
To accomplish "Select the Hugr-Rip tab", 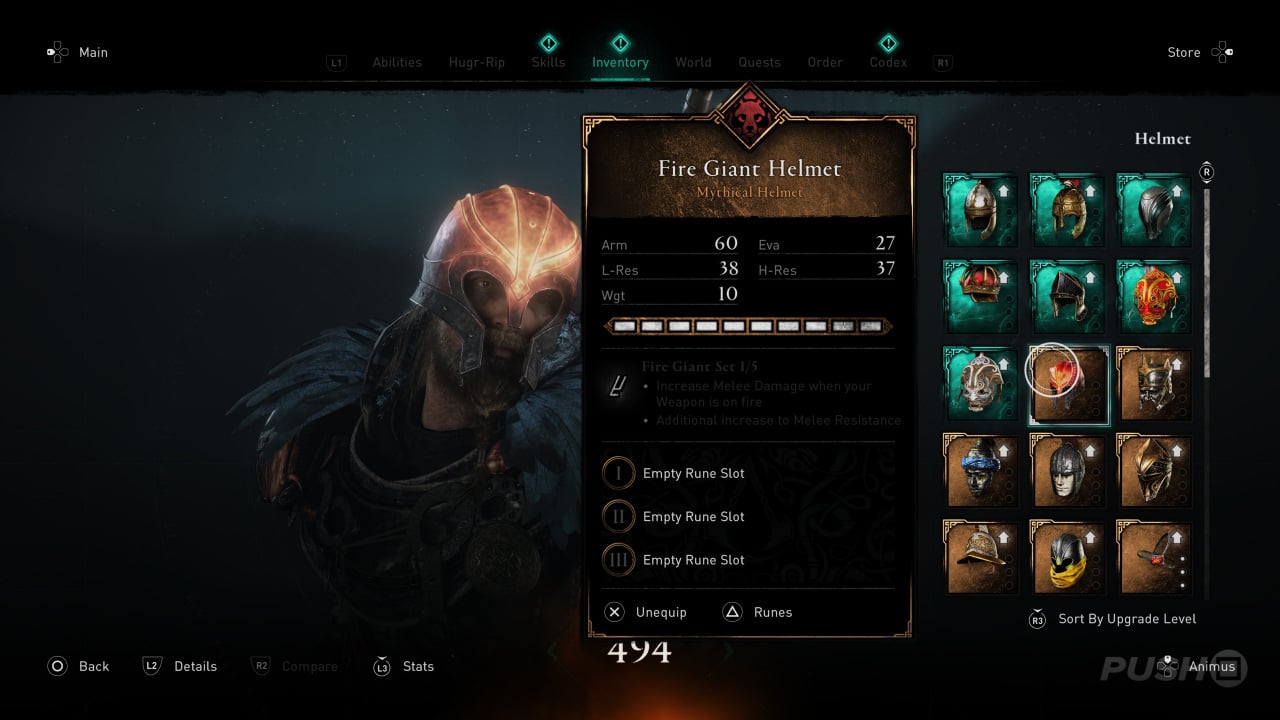I will pos(477,62).
